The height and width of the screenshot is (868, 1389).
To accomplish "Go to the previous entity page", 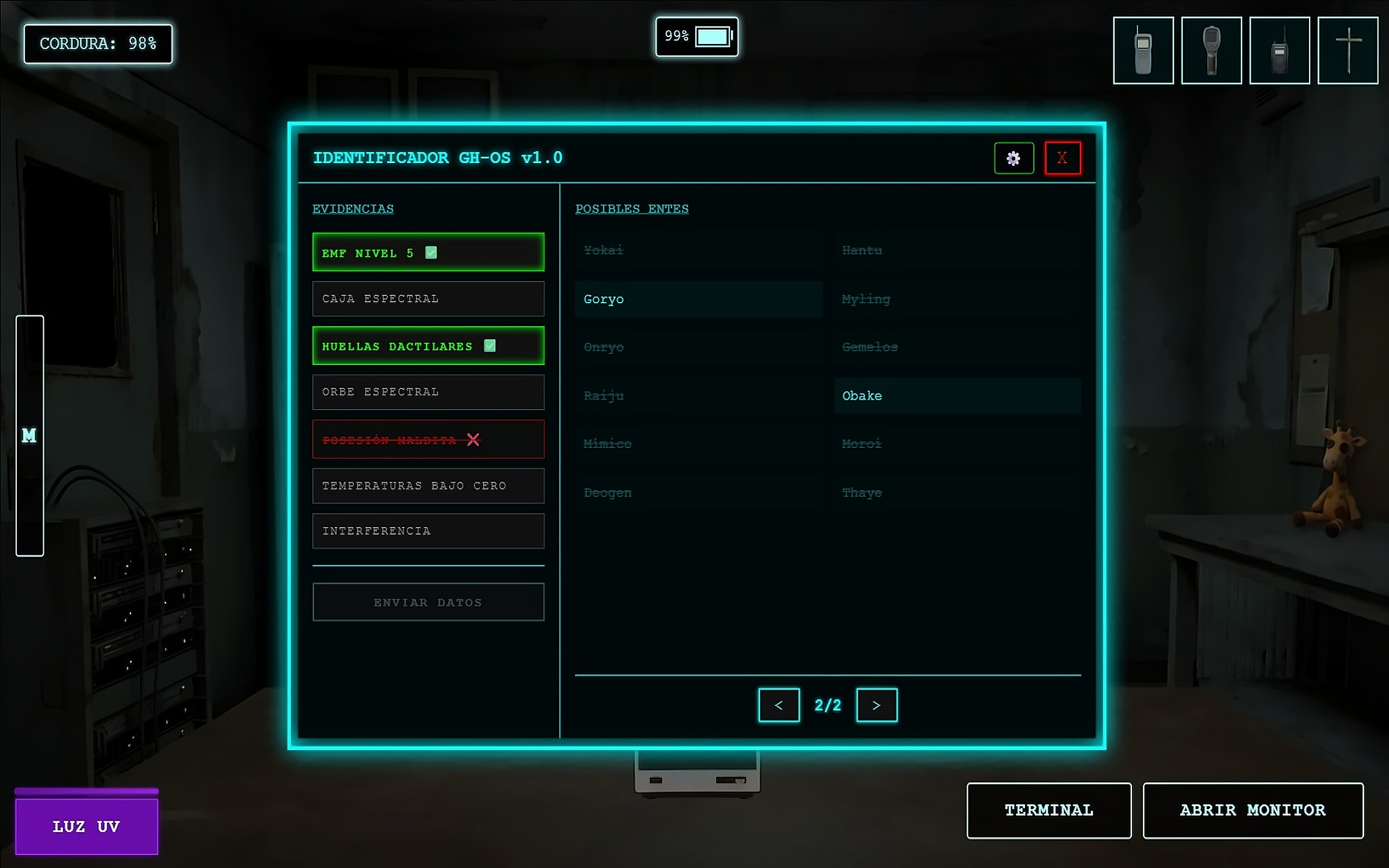I will pyautogui.click(x=778, y=705).
